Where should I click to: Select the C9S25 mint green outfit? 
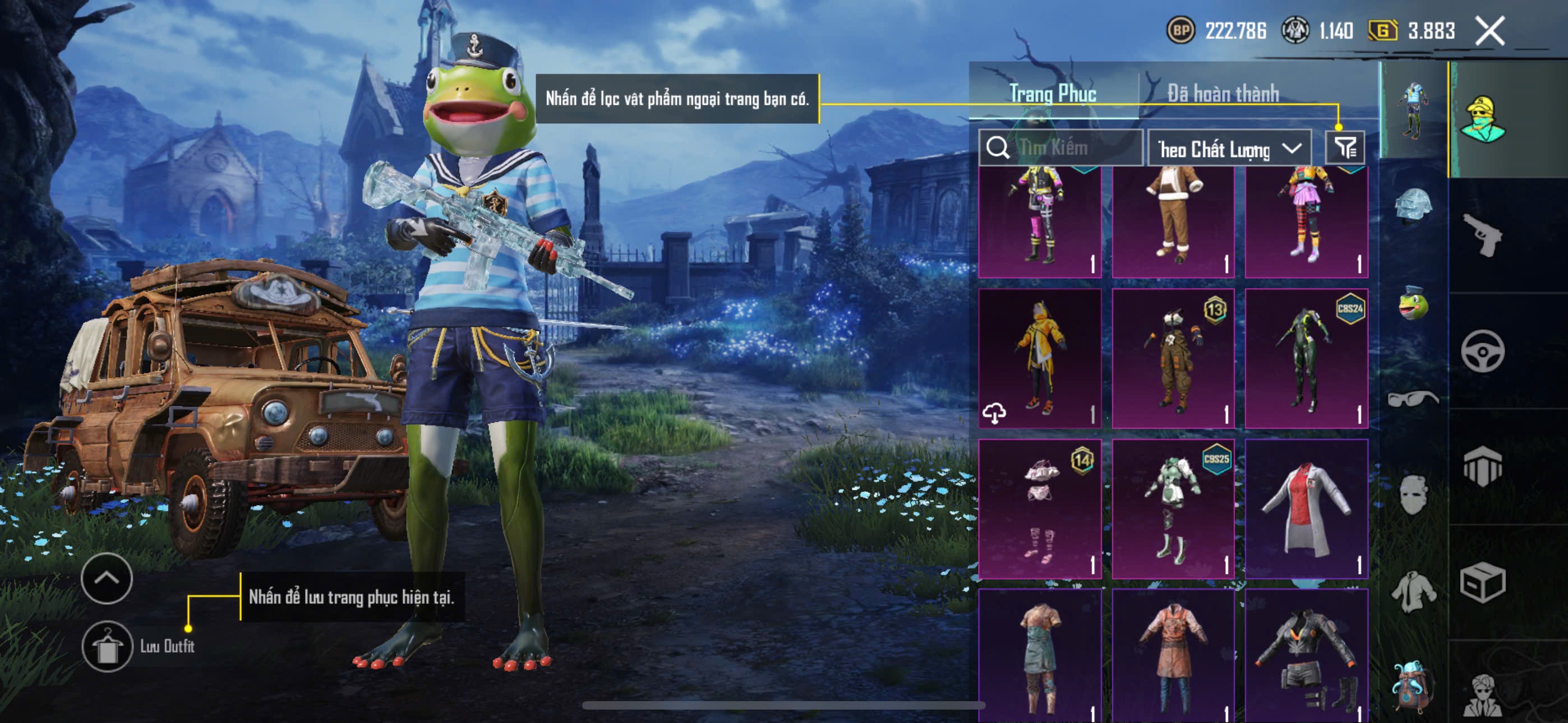[x=1172, y=508]
